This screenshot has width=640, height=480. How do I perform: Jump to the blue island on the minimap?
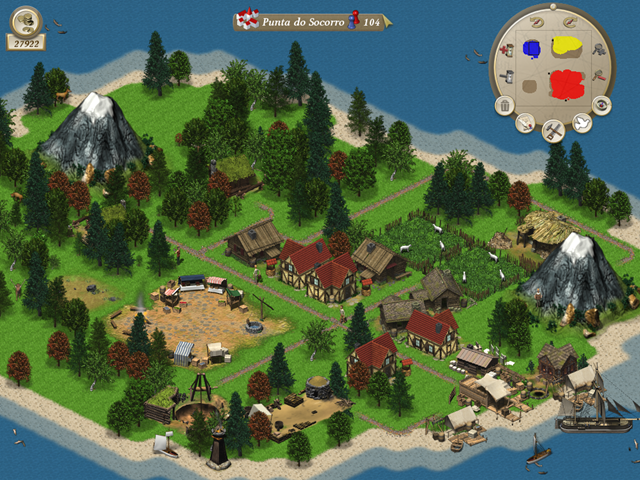coord(533,46)
